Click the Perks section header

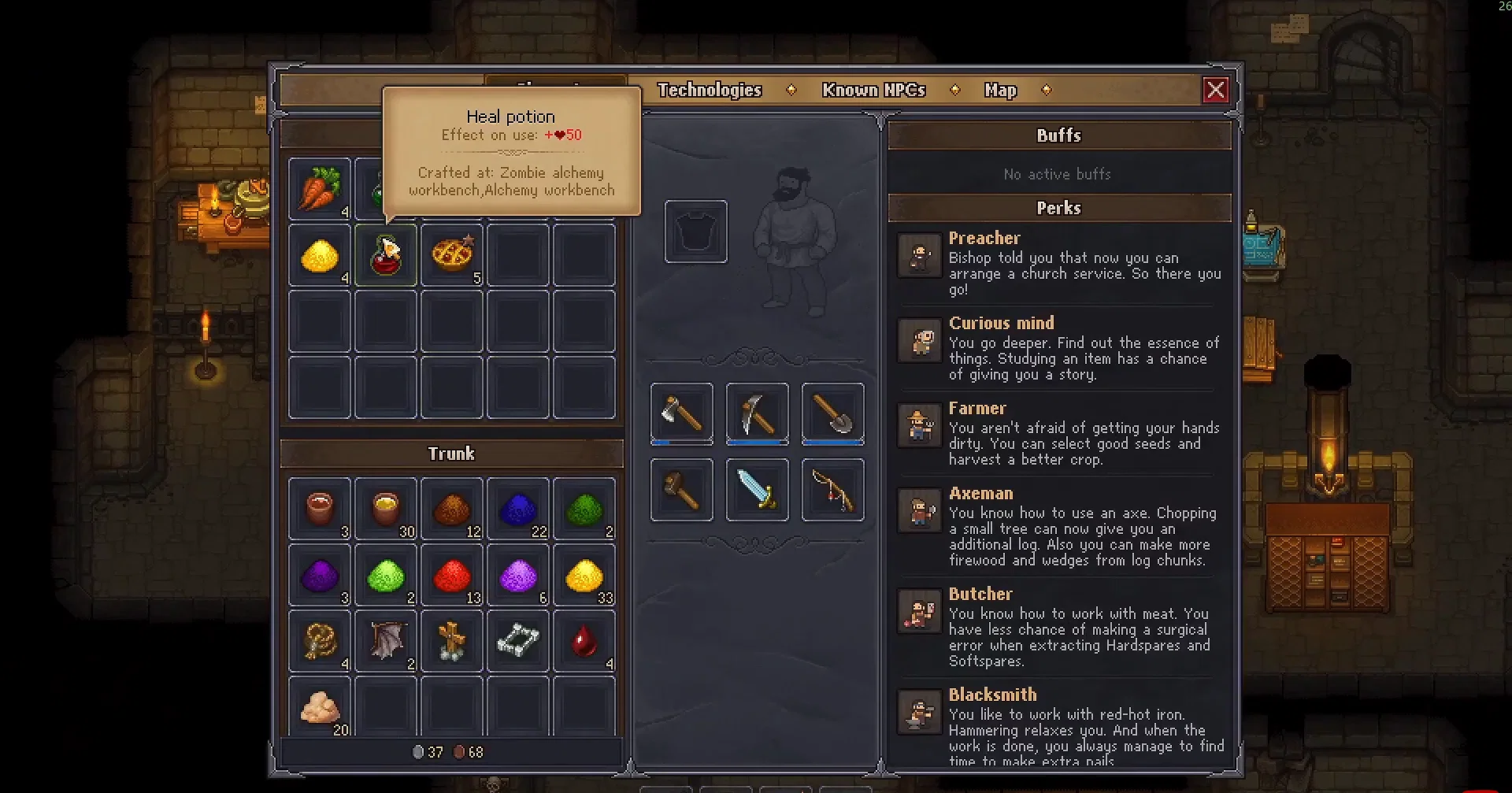pyautogui.click(x=1058, y=207)
